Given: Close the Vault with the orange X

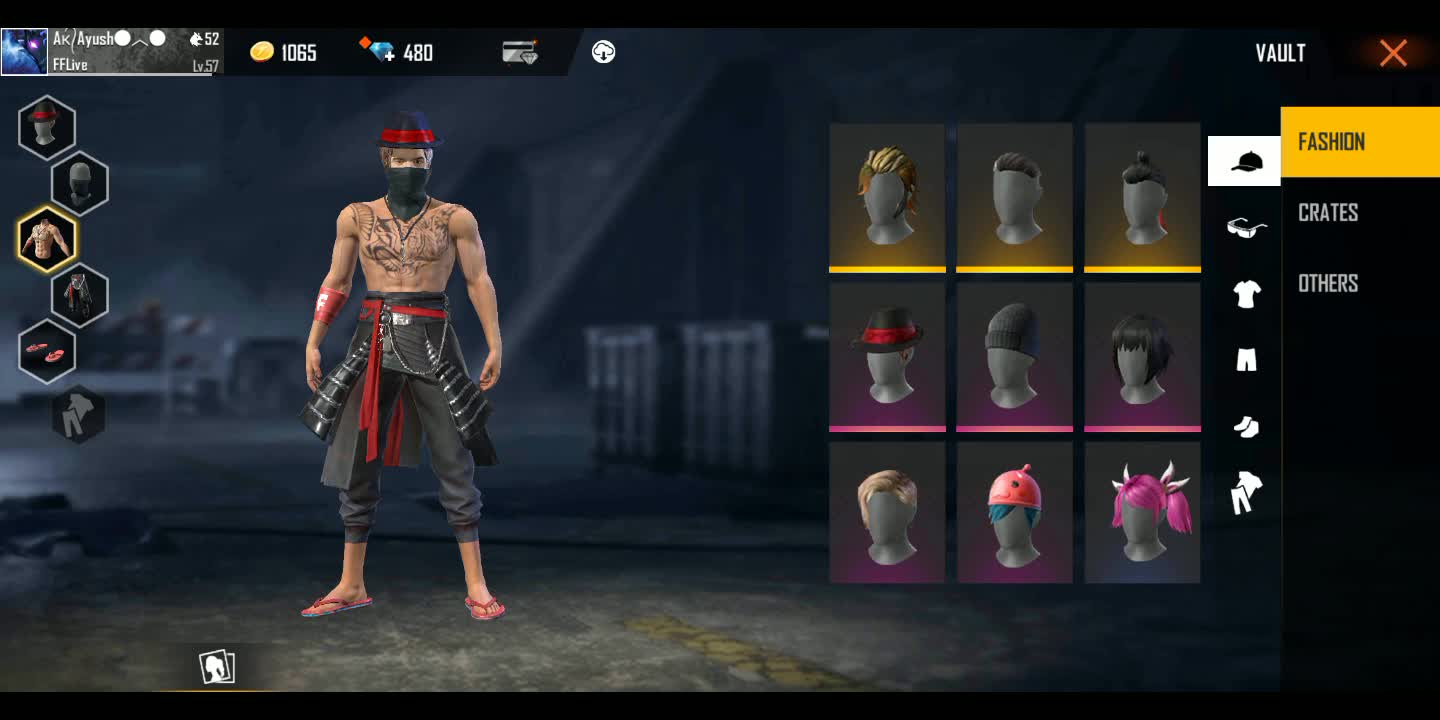Looking at the screenshot, I should [x=1393, y=53].
